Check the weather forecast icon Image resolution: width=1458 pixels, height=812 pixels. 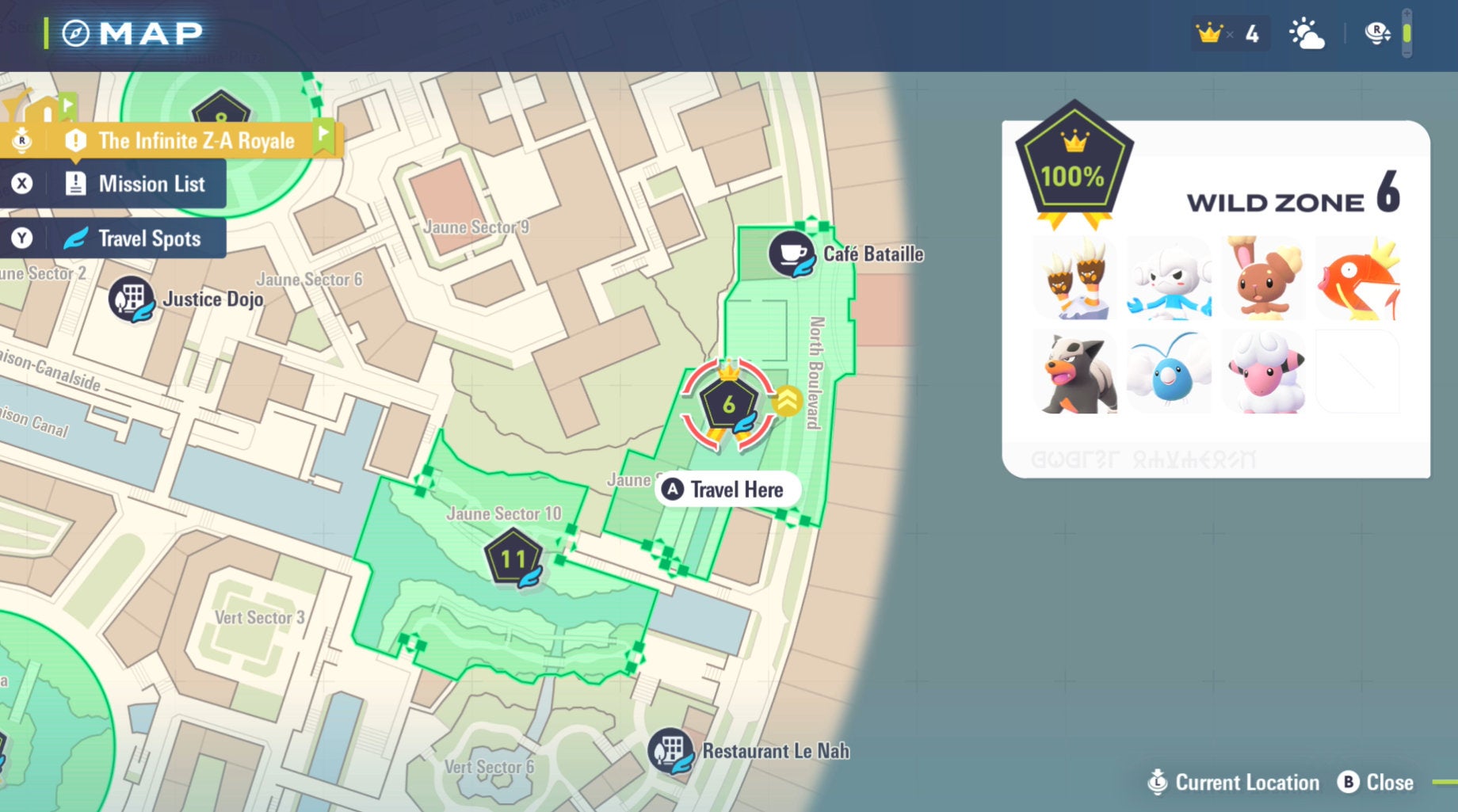pos(1309,32)
